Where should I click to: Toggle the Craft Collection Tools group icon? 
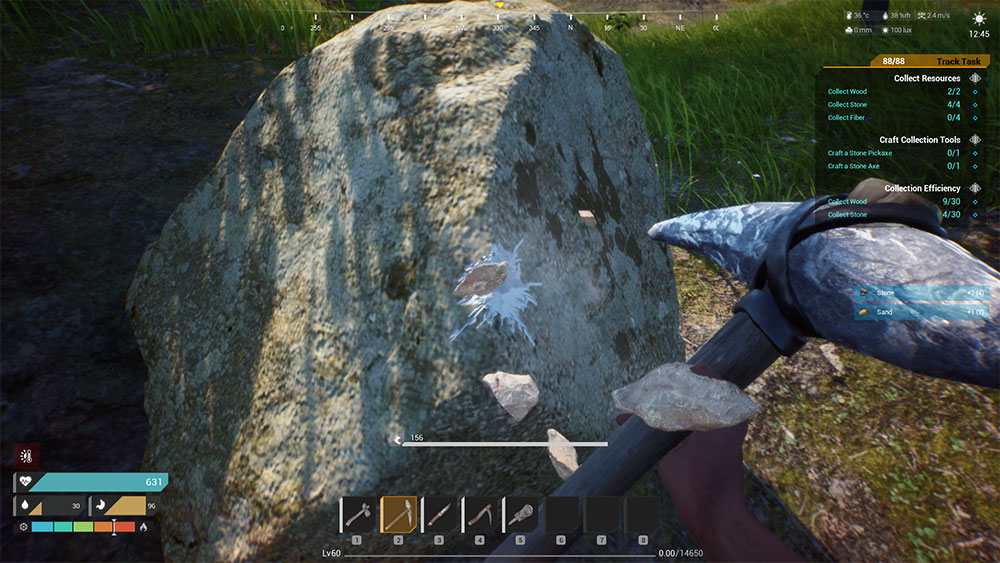975,140
